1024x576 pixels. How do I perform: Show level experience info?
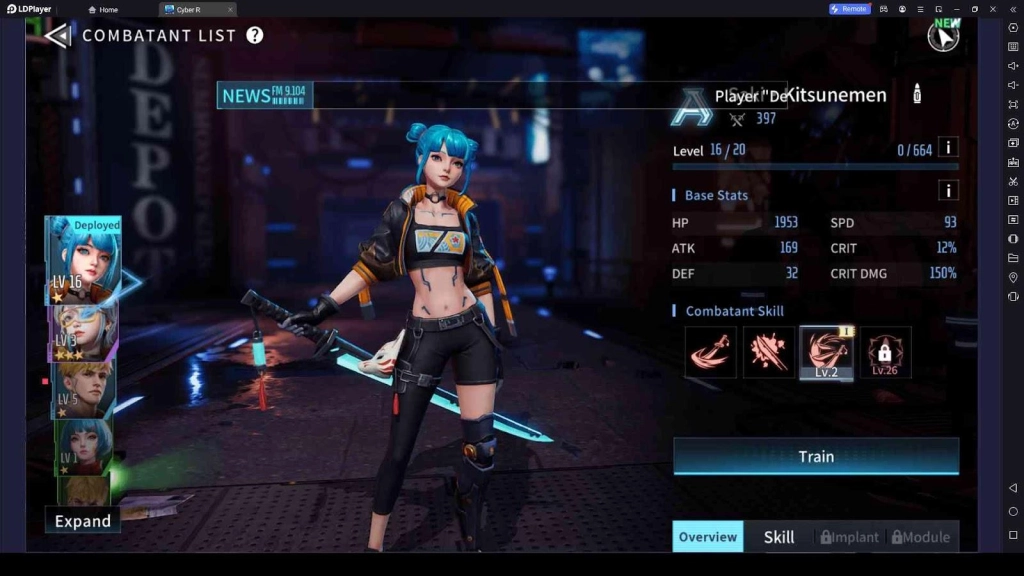click(x=948, y=148)
